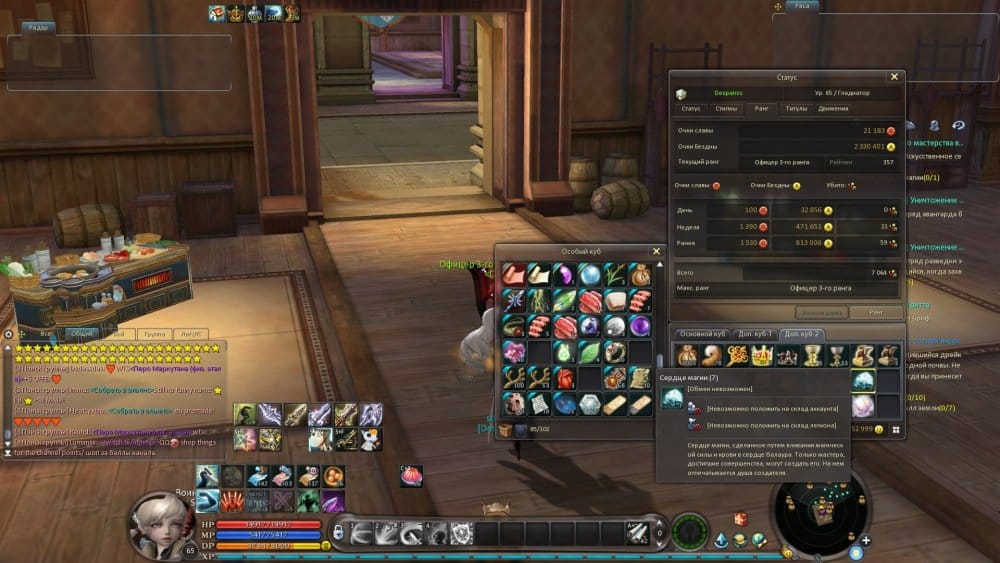Show the Статус tab in status window
This screenshot has width=1000, height=563.
[691, 108]
